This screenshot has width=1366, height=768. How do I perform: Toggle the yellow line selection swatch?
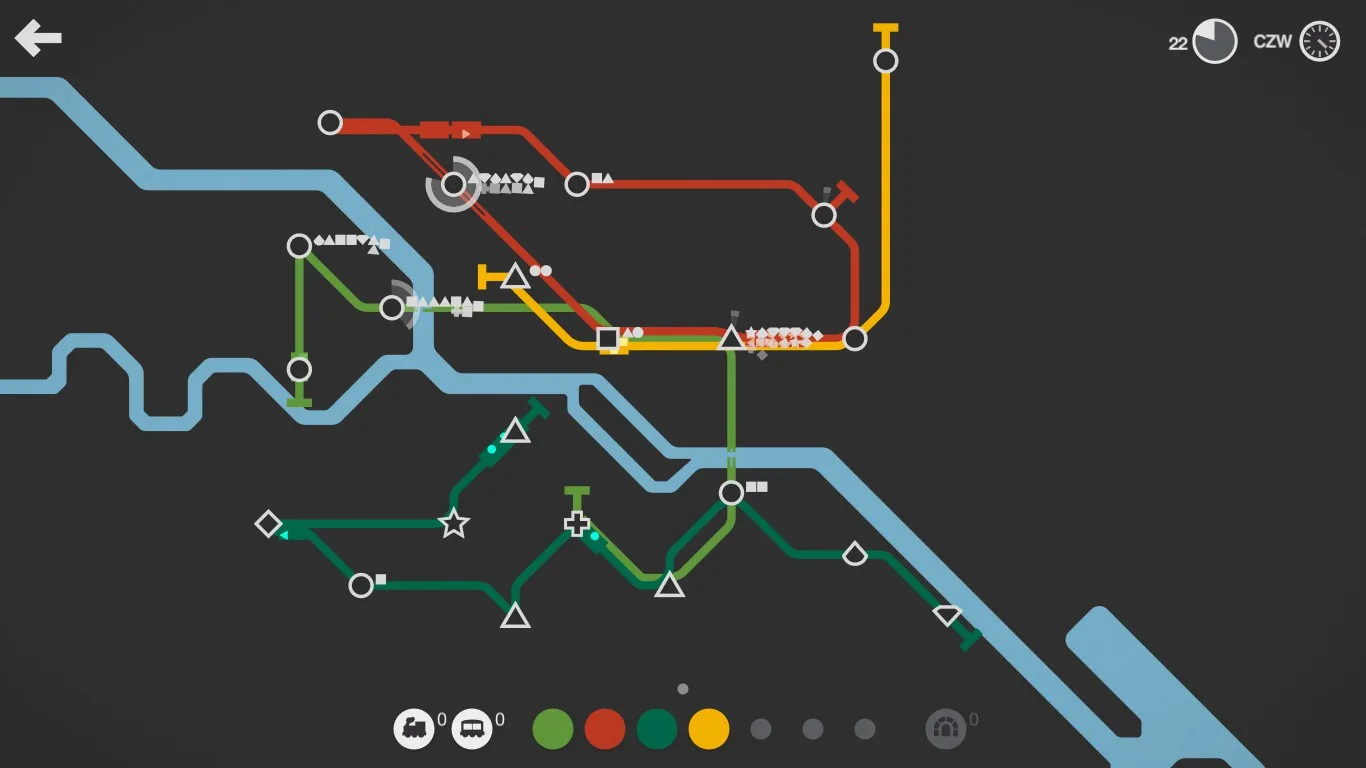(709, 728)
